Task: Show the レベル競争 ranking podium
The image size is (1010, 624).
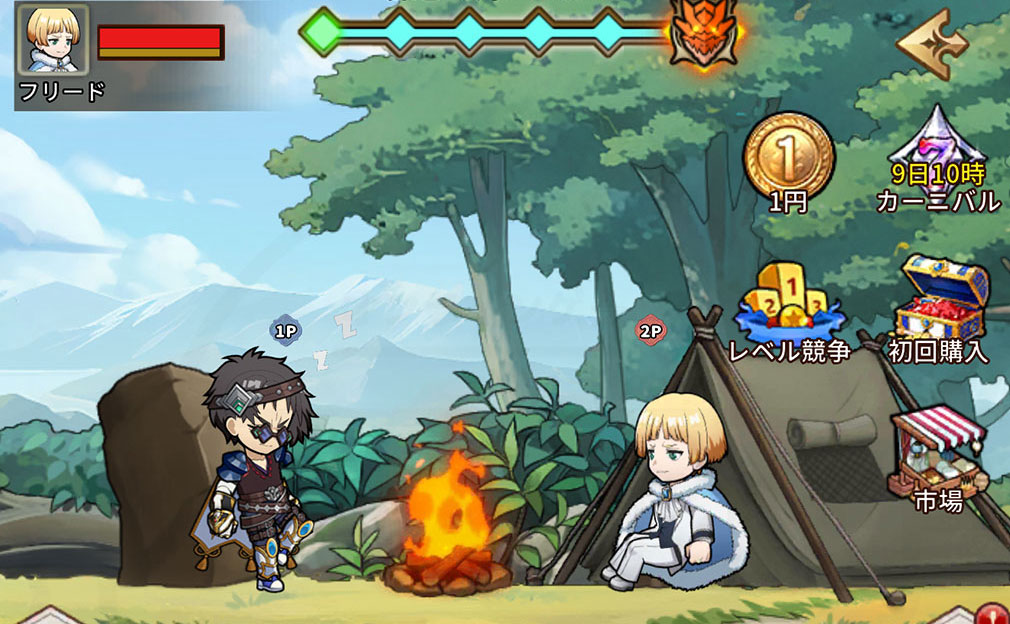Action: coord(789,303)
